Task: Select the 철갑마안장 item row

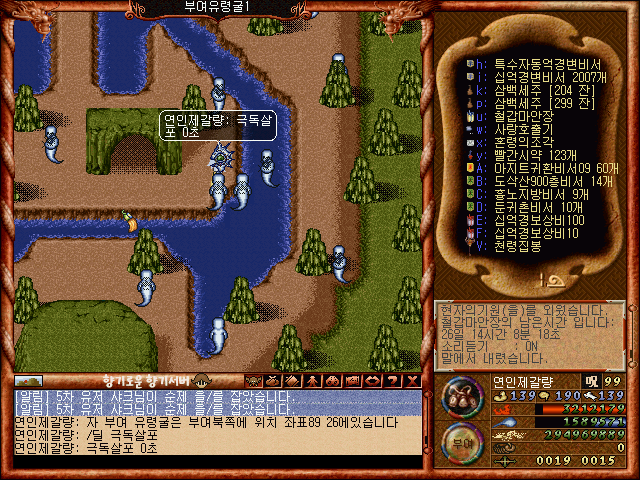Action: [x=518, y=116]
